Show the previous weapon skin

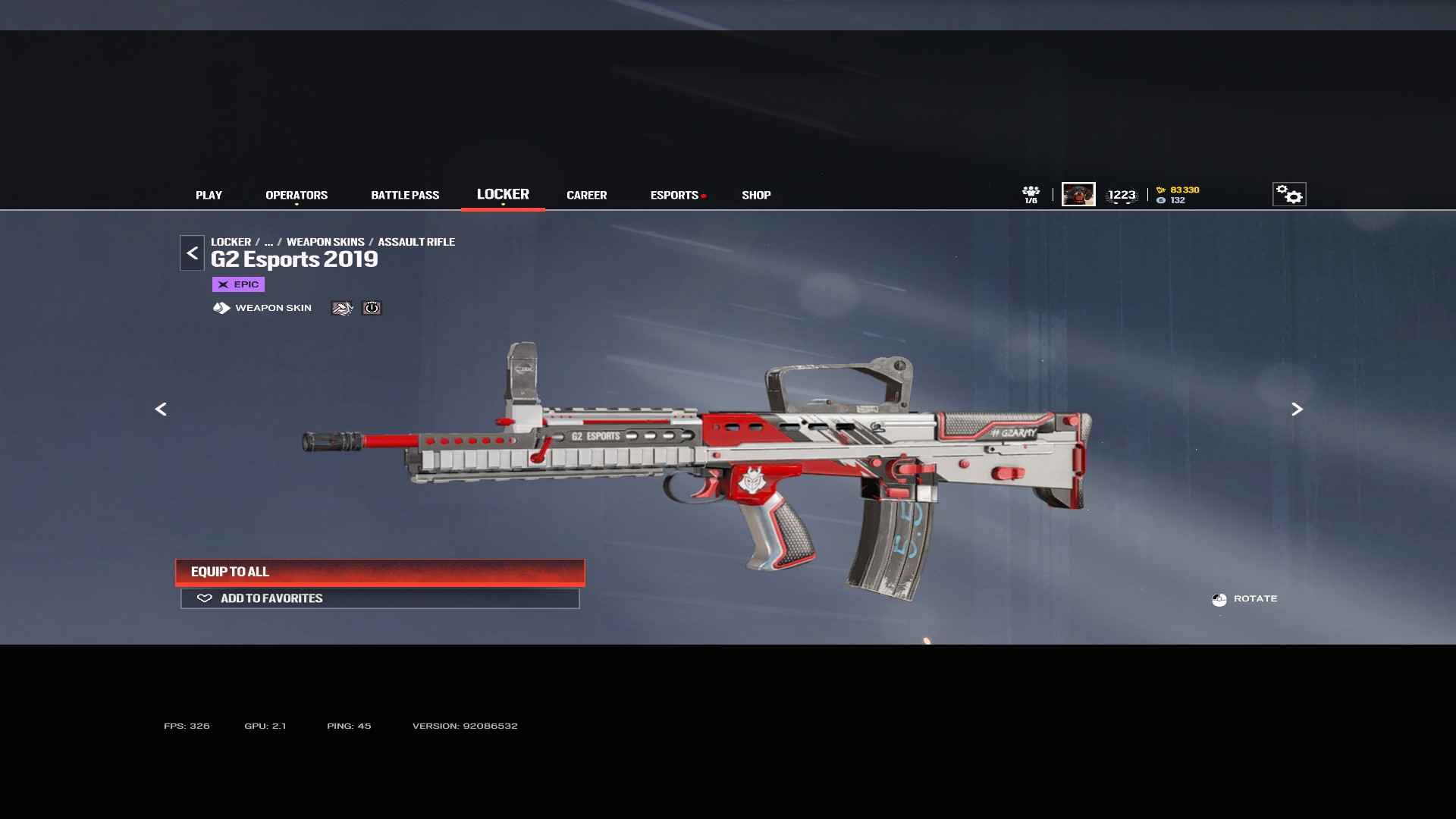161,409
